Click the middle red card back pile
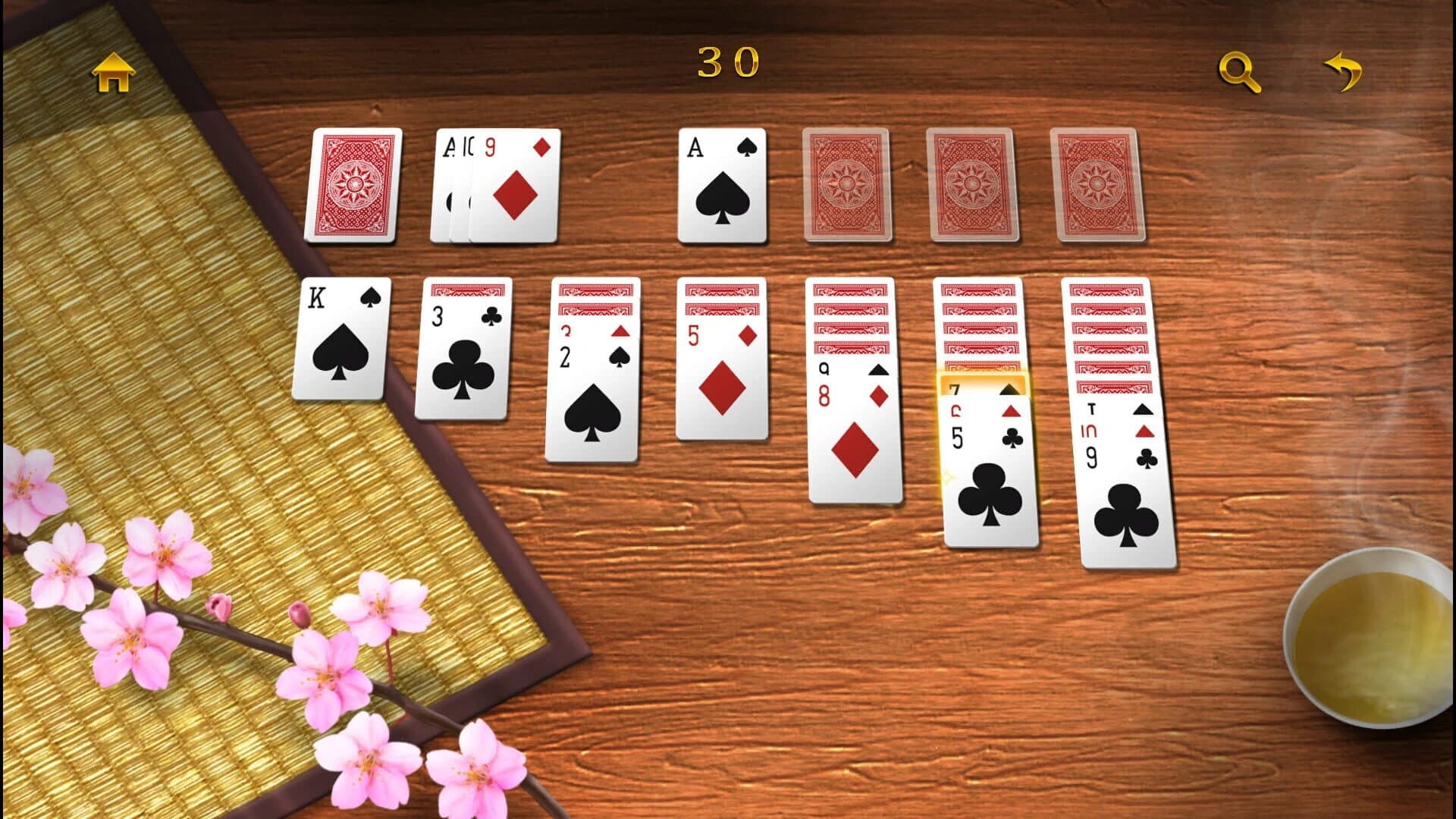This screenshot has height=819, width=1456. (x=971, y=186)
